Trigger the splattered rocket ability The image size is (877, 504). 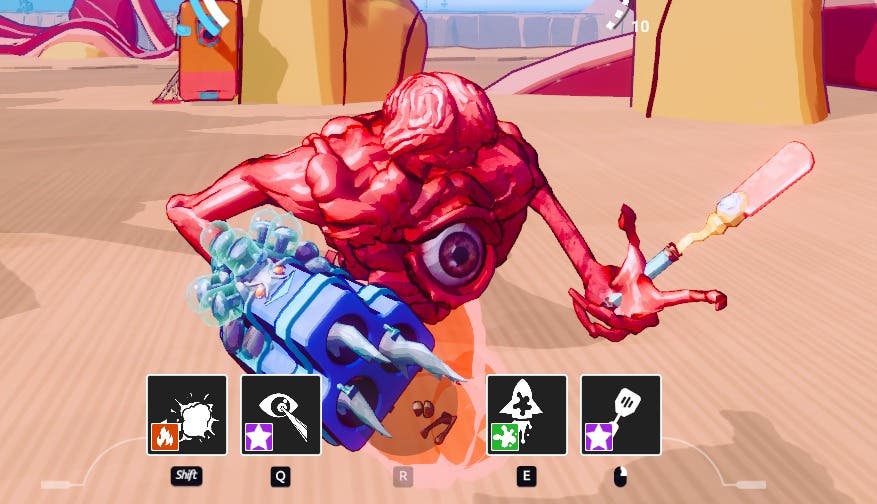(527, 415)
